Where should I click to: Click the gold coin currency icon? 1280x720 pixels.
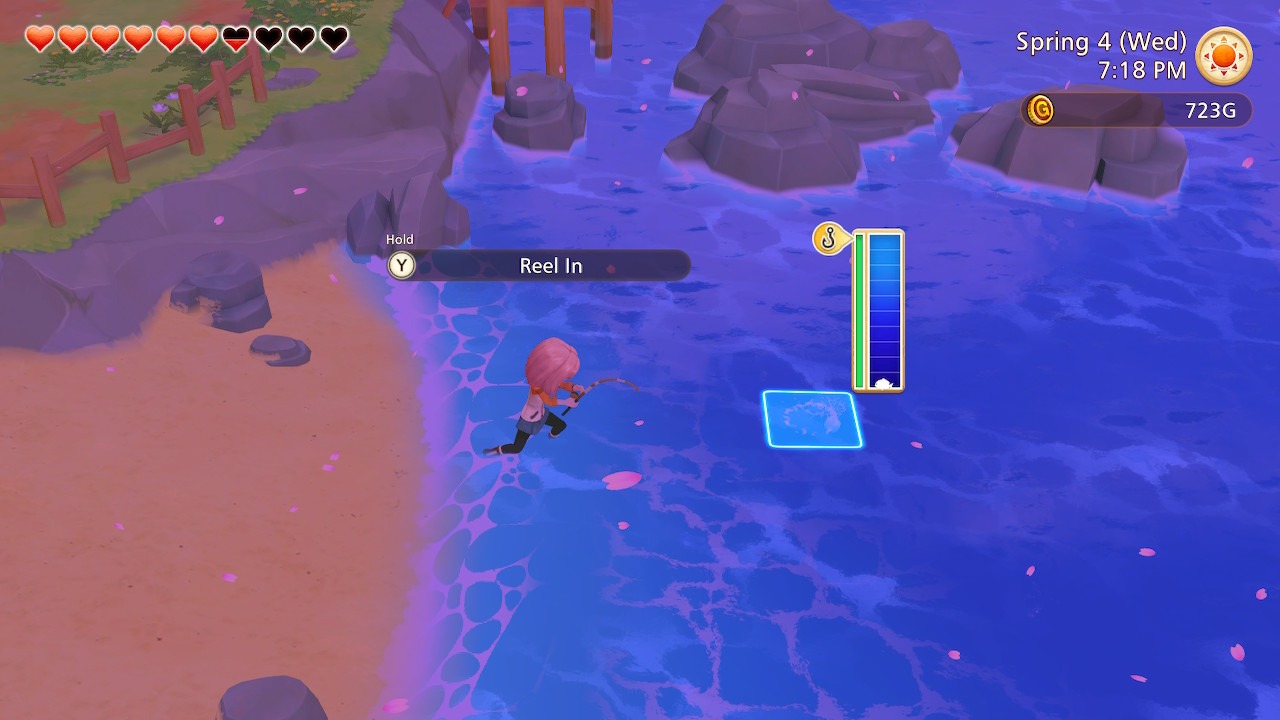point(1040,109)
